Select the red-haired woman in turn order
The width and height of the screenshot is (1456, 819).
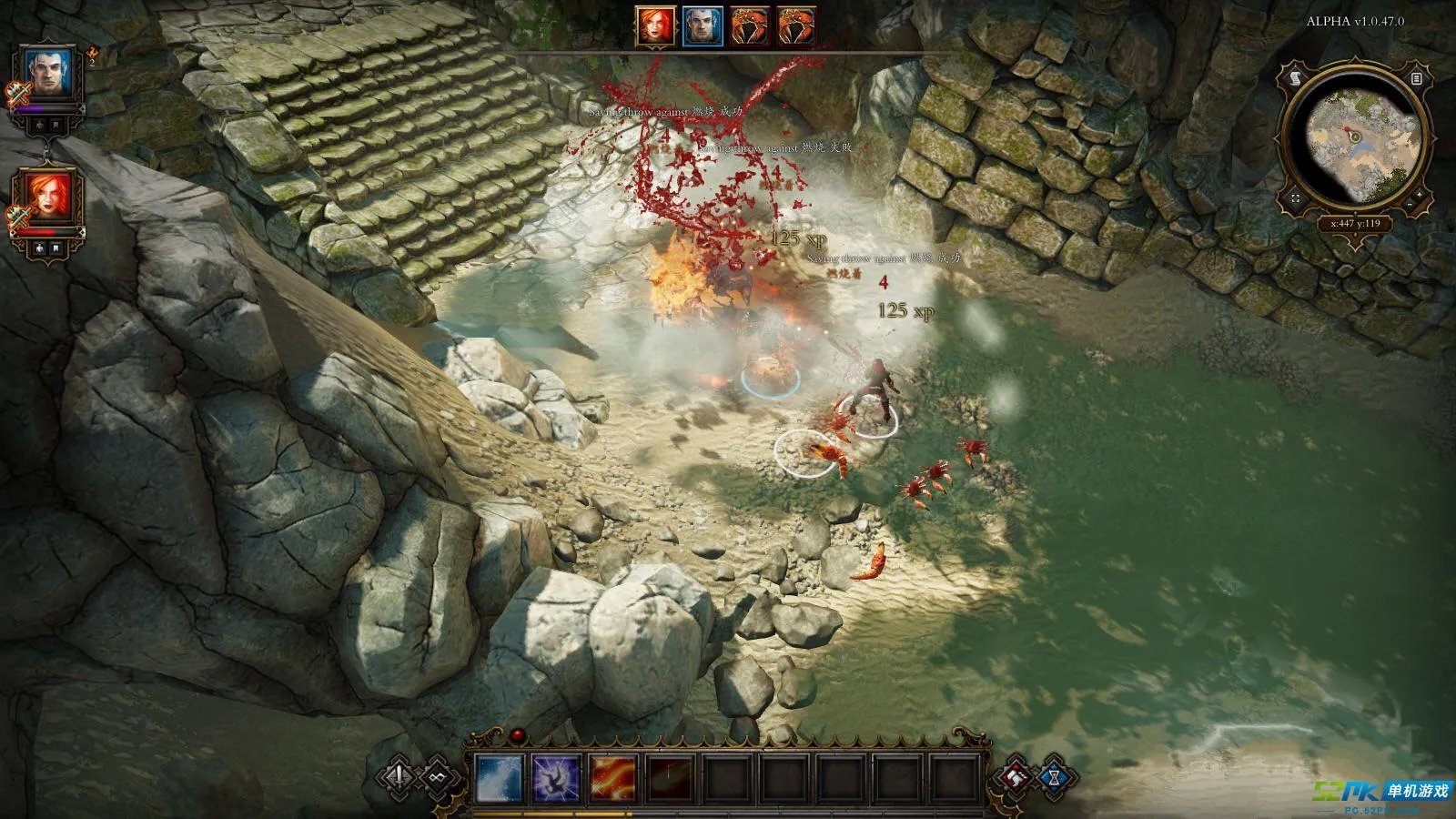tap(655, 26)
